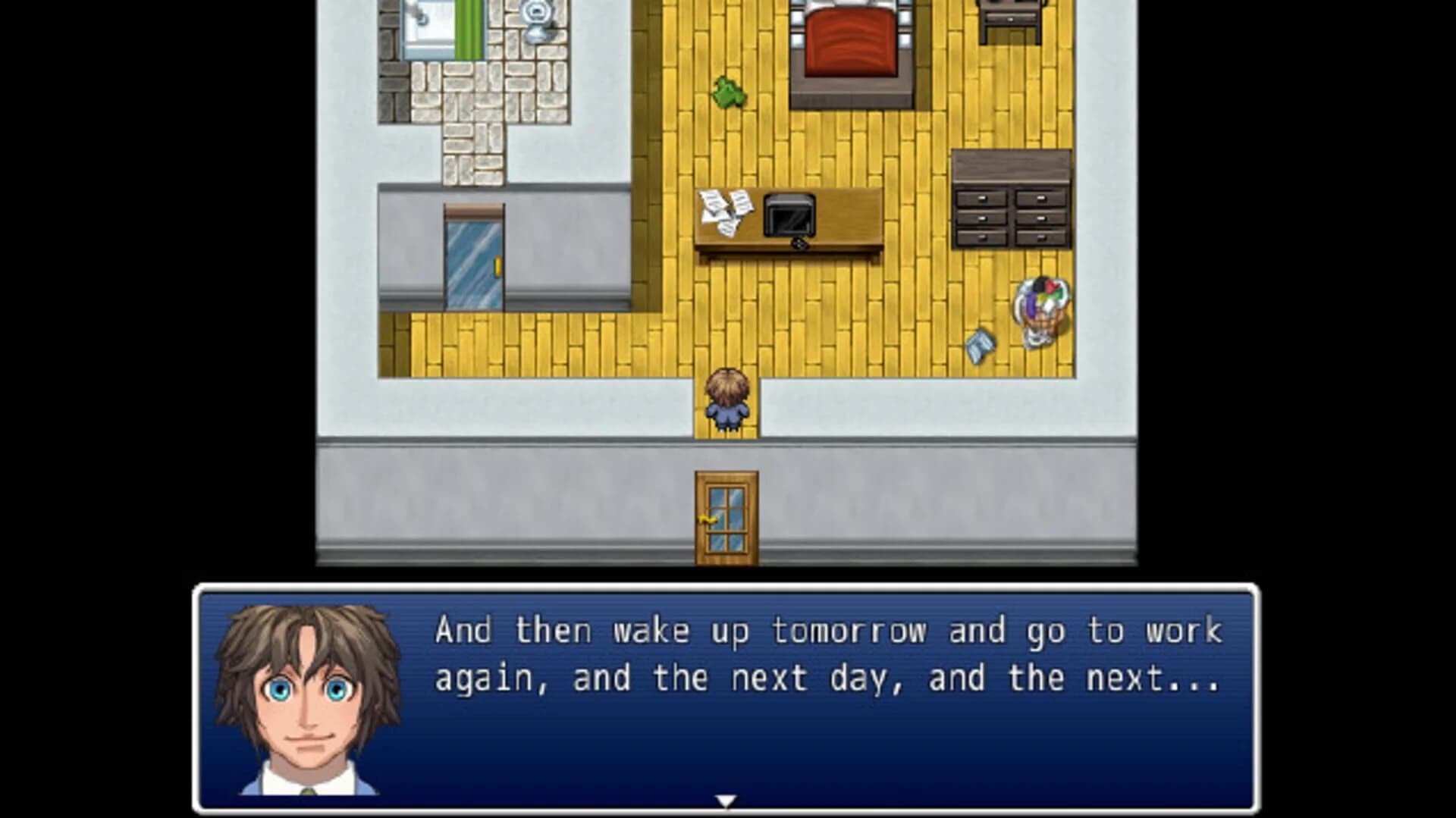Click the yellow handle on the blue door
Viewport: 1456px width, 818px height.
point(500,267)
